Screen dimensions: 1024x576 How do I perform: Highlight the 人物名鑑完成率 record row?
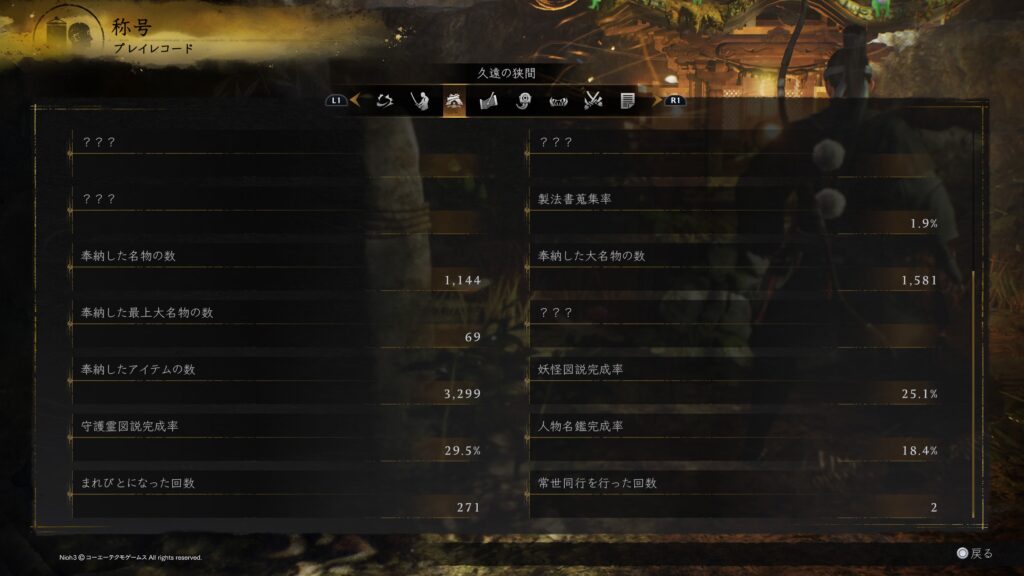737,439
